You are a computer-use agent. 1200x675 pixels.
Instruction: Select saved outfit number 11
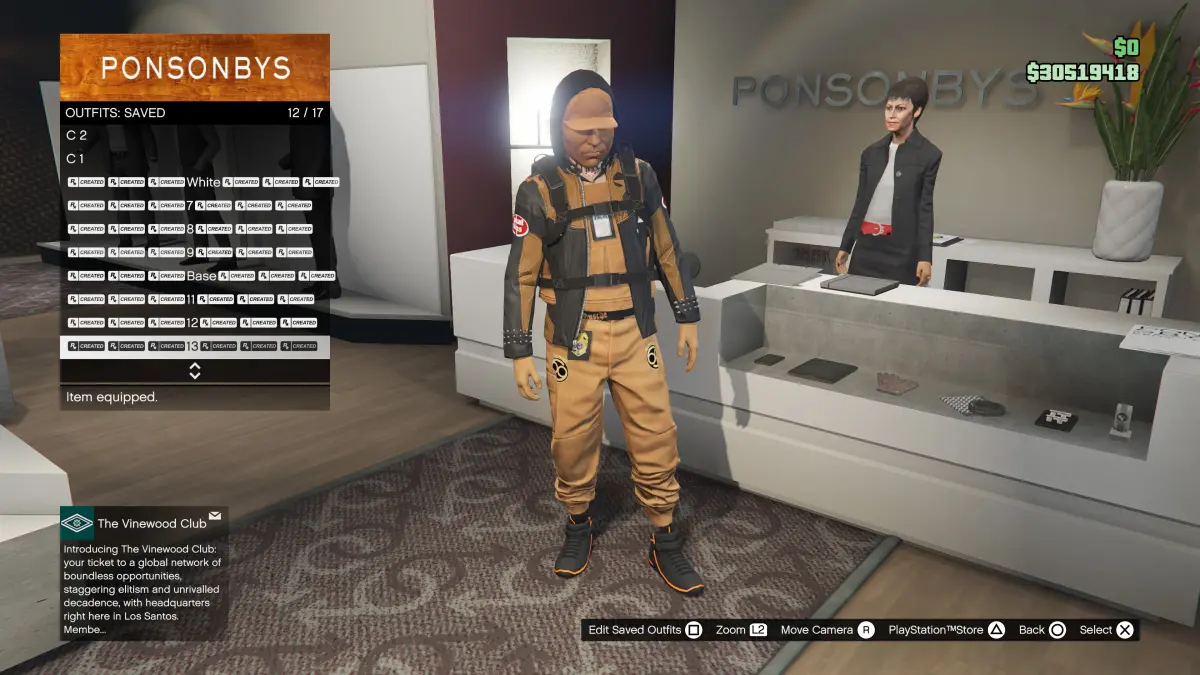[x=194, y=299]
